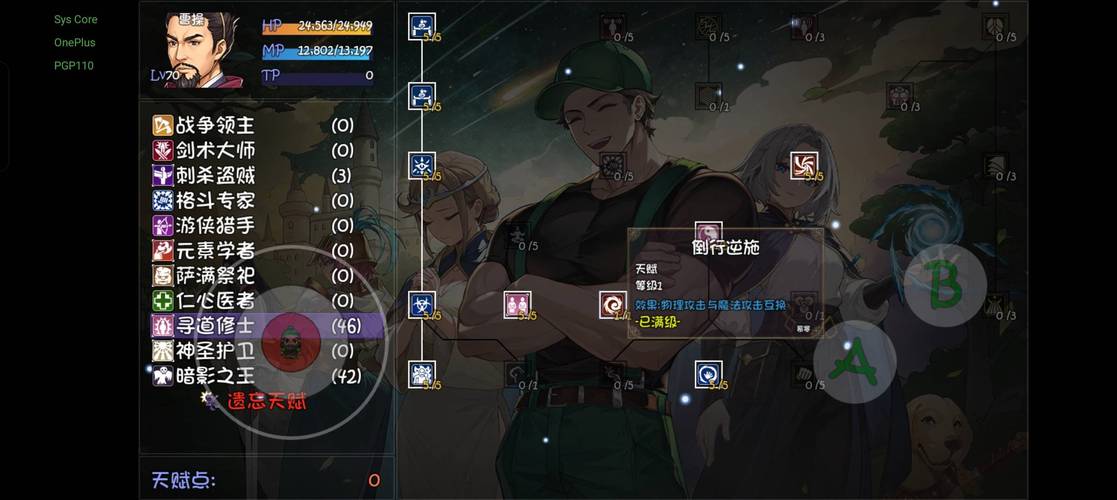
Task: Select the blue flame talent node
Action: pyautogui.click(x=709, y=375)
